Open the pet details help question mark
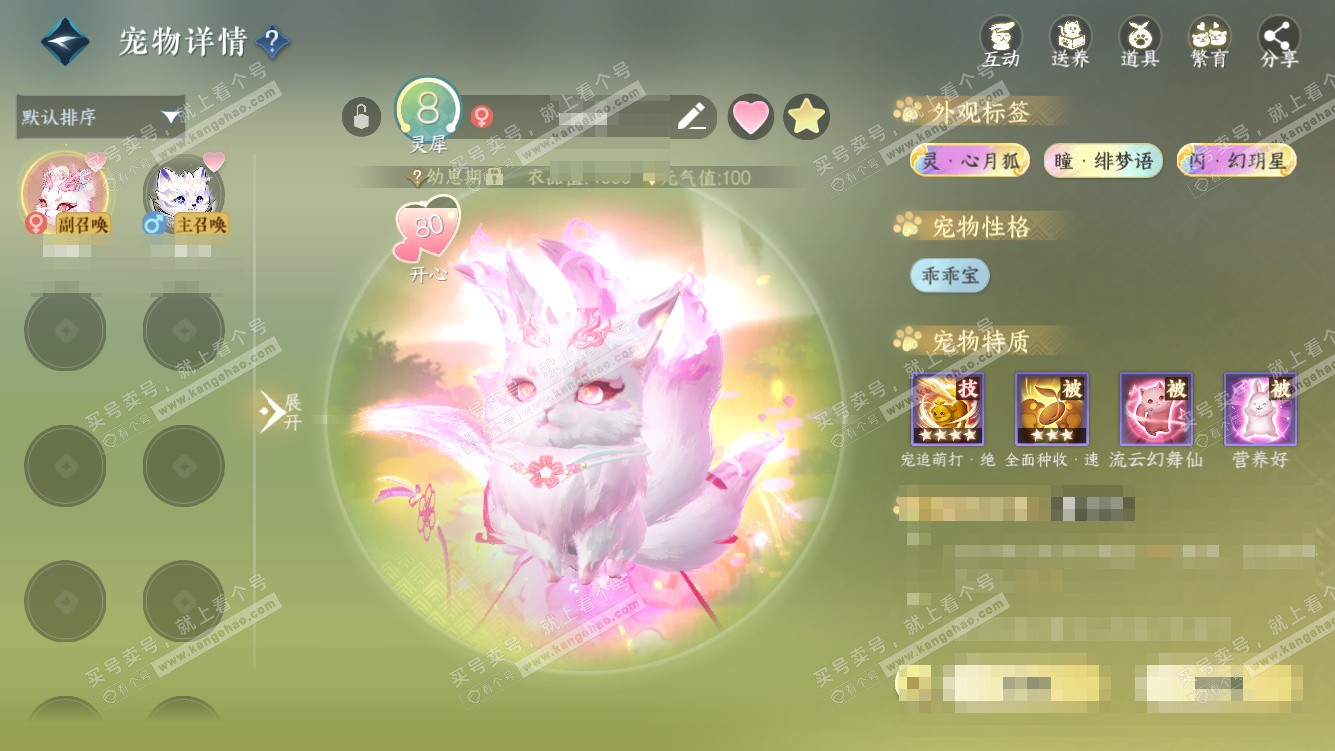Viewport: 1335px width, 751px height. click(x=273, y=42)
